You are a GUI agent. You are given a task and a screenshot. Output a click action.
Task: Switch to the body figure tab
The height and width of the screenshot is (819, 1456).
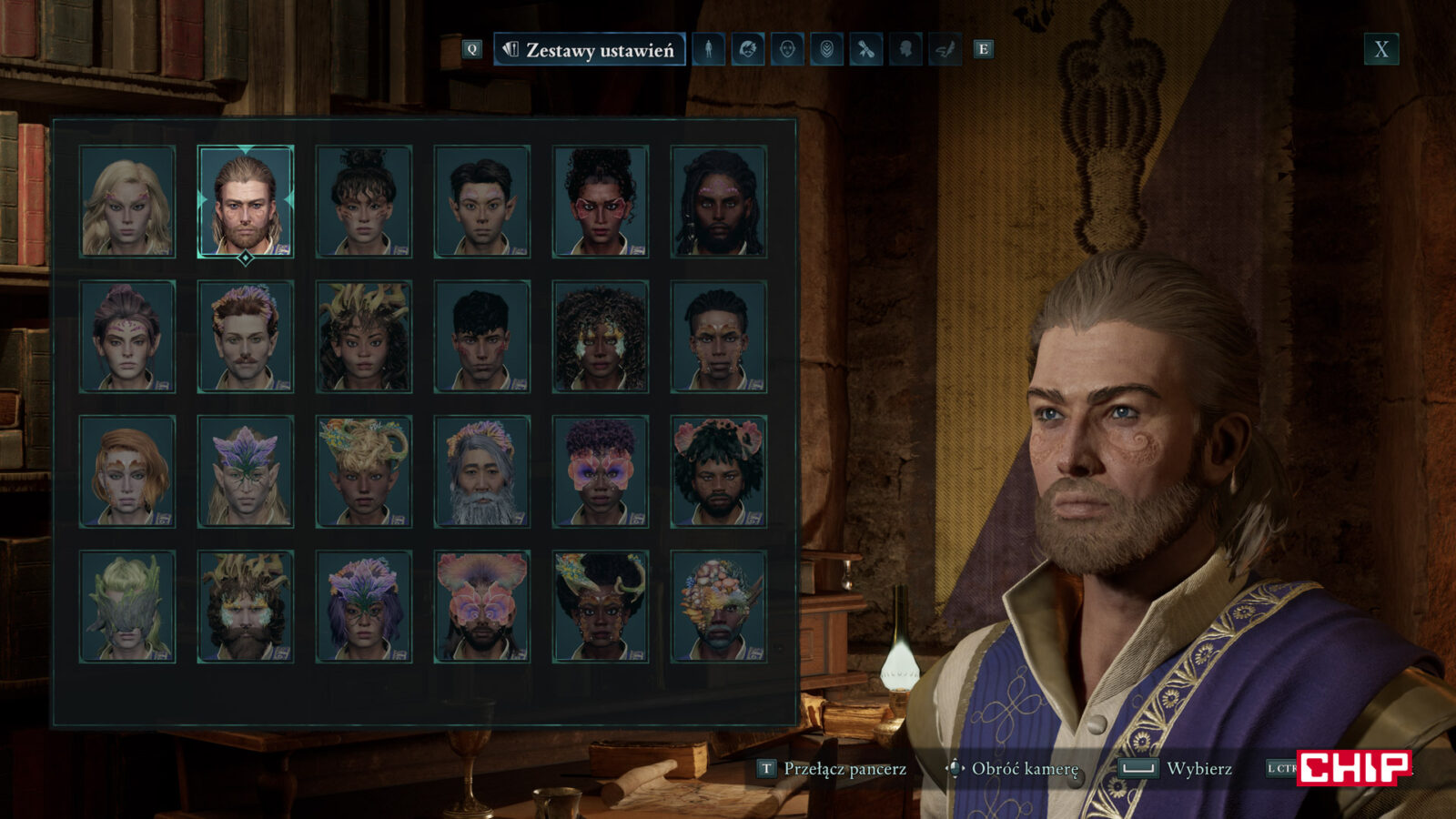coord(709,50)
